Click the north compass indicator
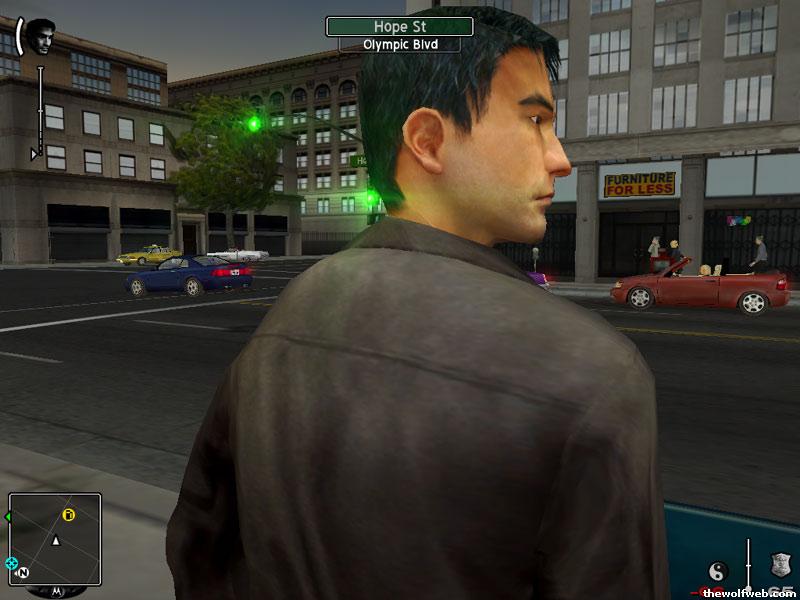800x600 pixels. [24, 574]
